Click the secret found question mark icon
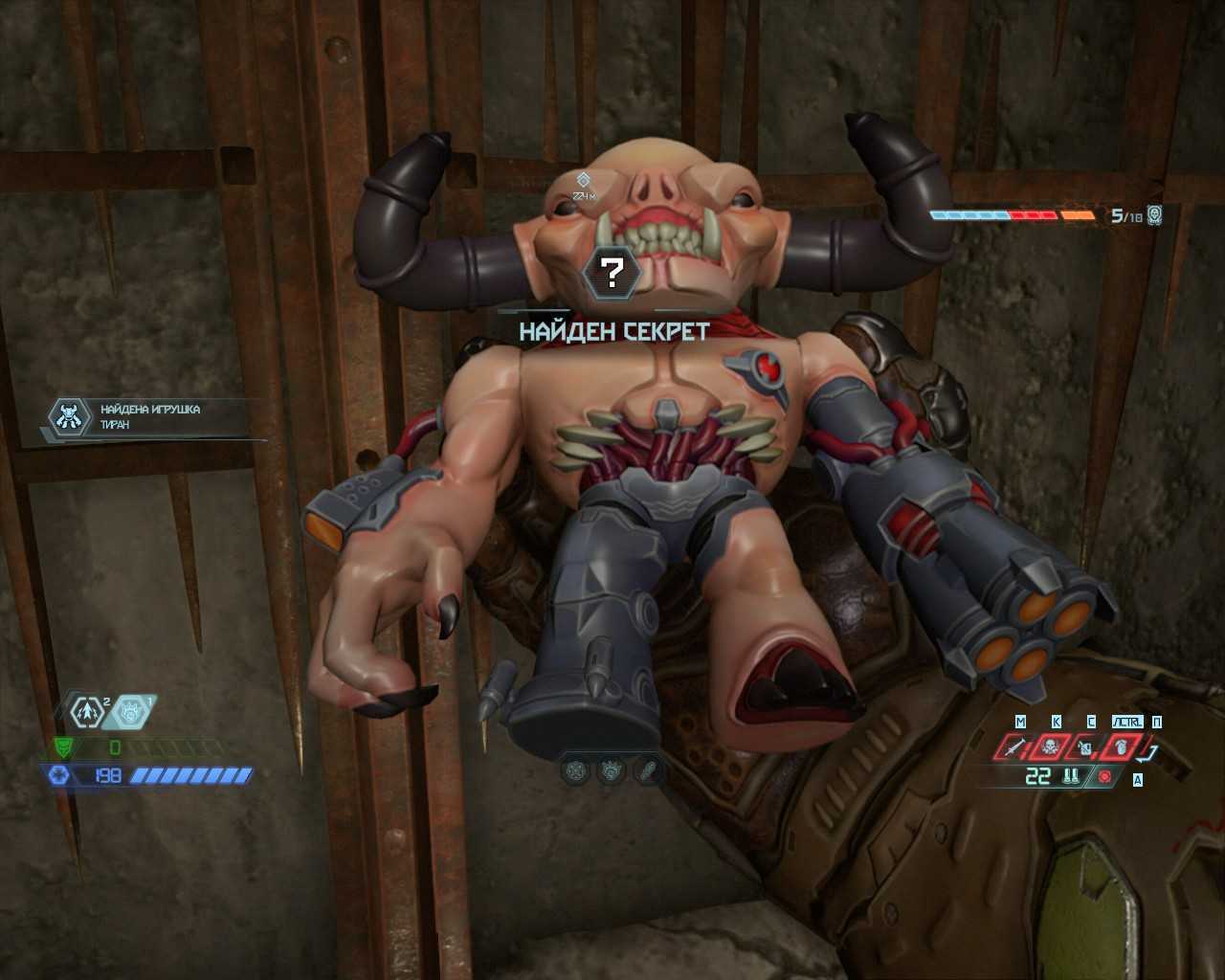The image size is (1225, 980). [x=611, y=272]
